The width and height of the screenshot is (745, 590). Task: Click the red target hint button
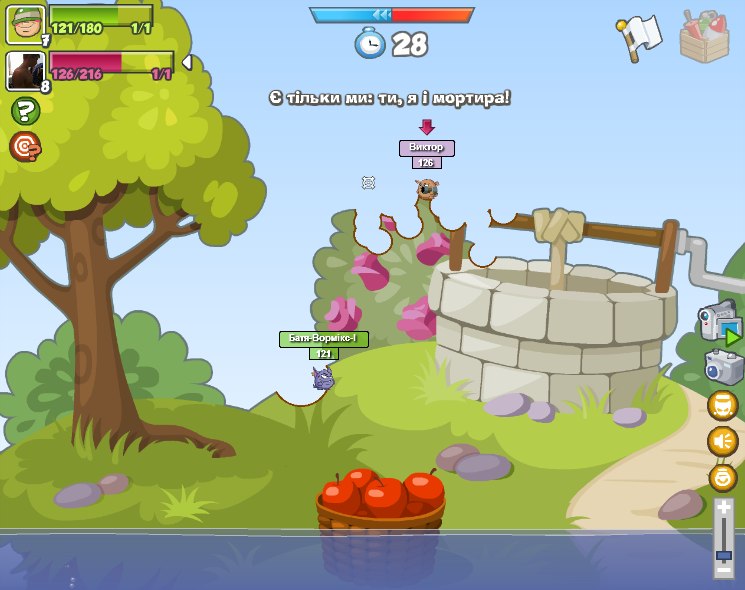(x=25, y=147)
